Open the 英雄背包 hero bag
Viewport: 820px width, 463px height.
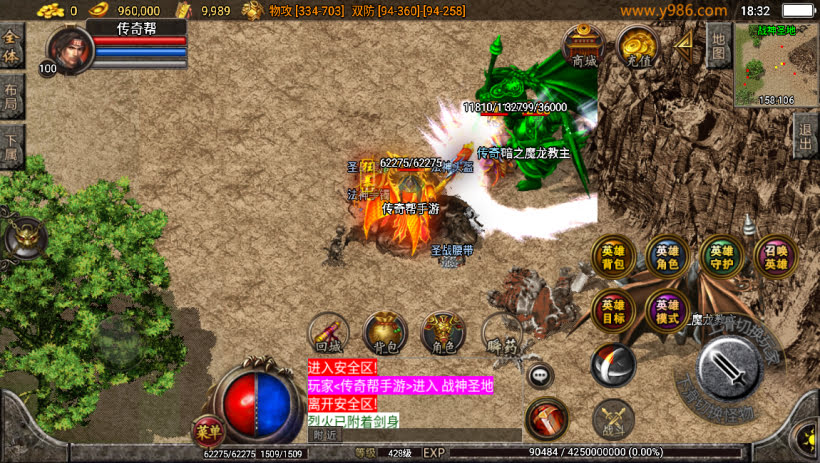(x=612, y=257)
